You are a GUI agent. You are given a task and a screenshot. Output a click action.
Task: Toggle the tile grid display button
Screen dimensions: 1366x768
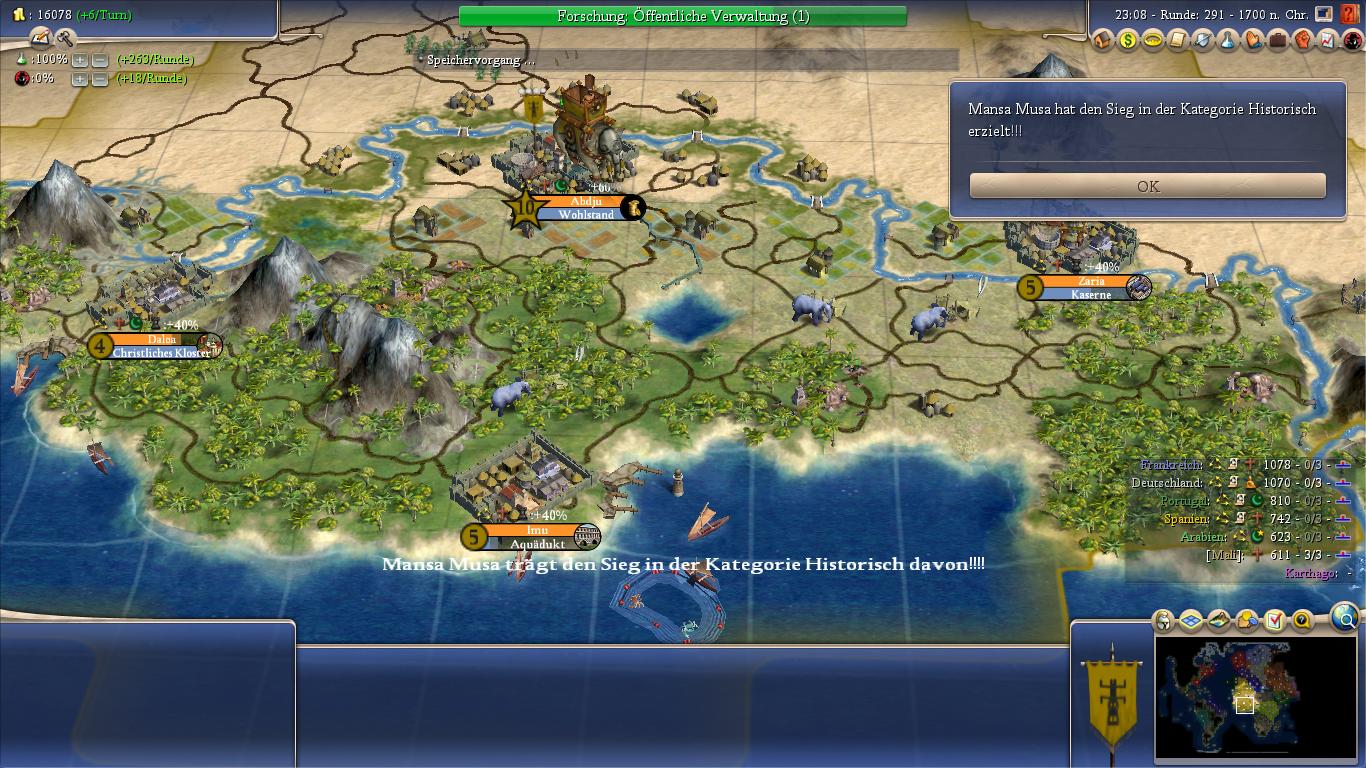tap(1191, 621)
